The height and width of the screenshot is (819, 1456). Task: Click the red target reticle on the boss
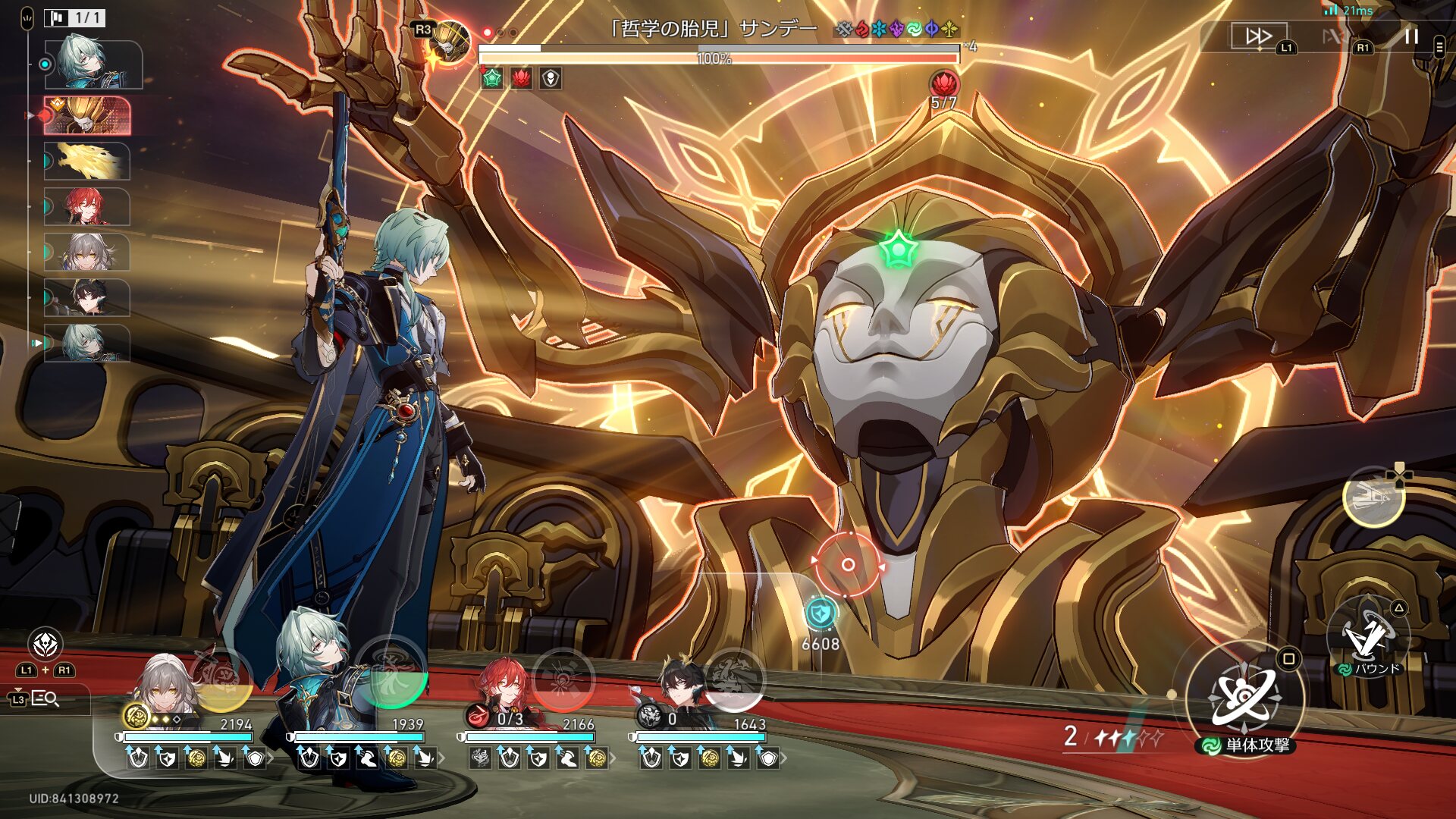(849, 565)
